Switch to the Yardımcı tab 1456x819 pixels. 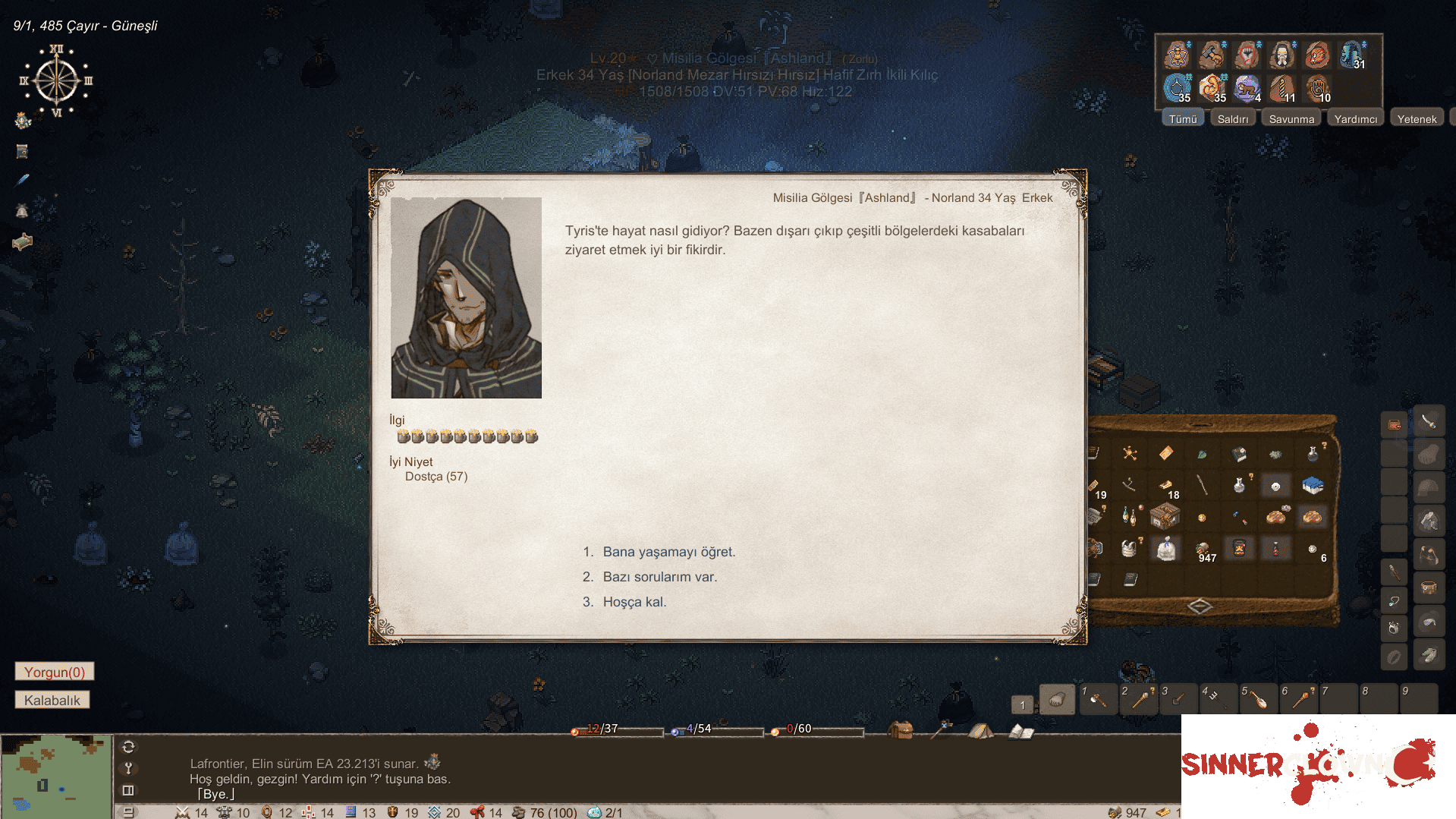1355,119
